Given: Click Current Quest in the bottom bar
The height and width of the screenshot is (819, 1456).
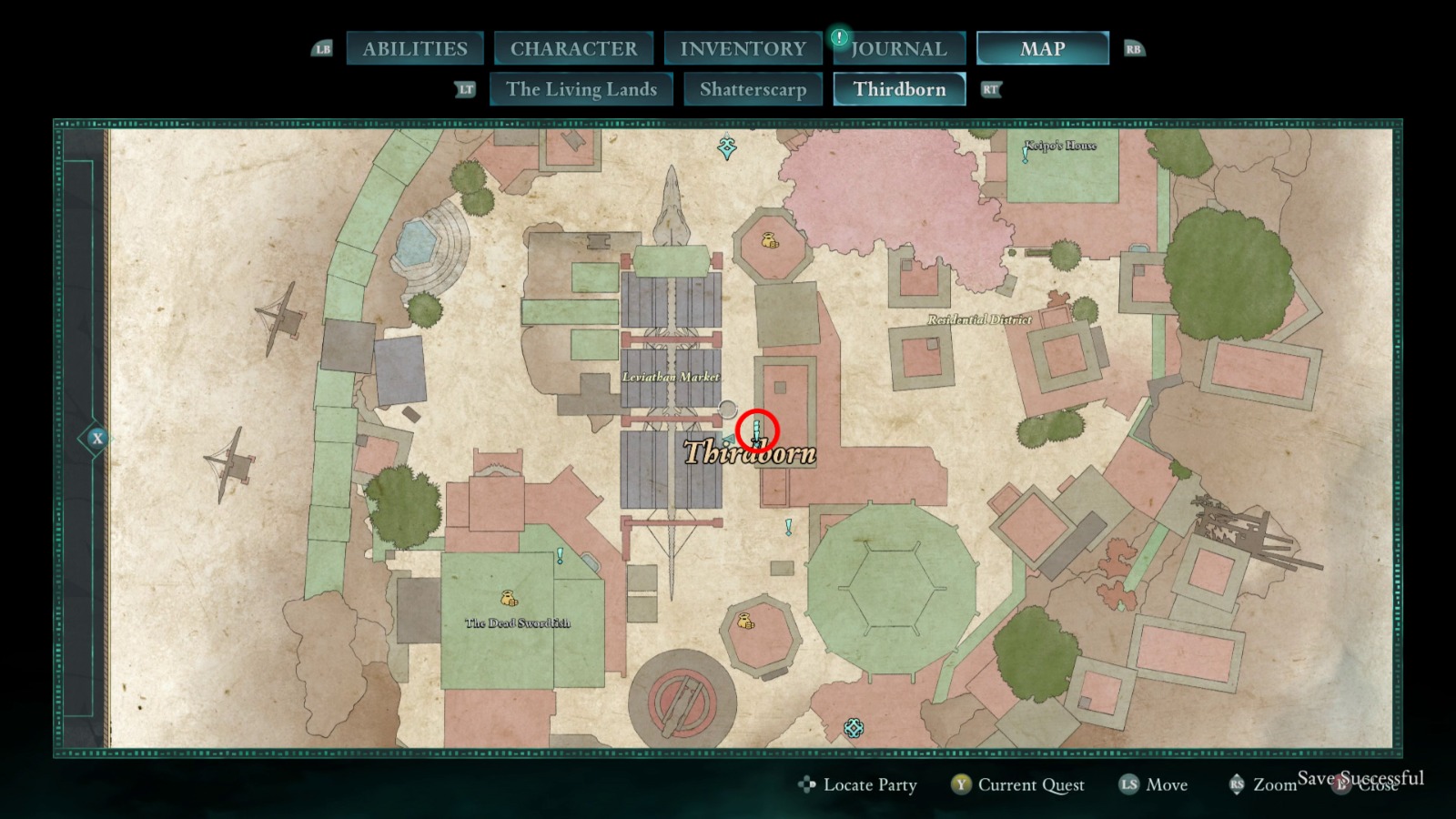Looking at the screenshot, I should click(x=1030, y=784).
